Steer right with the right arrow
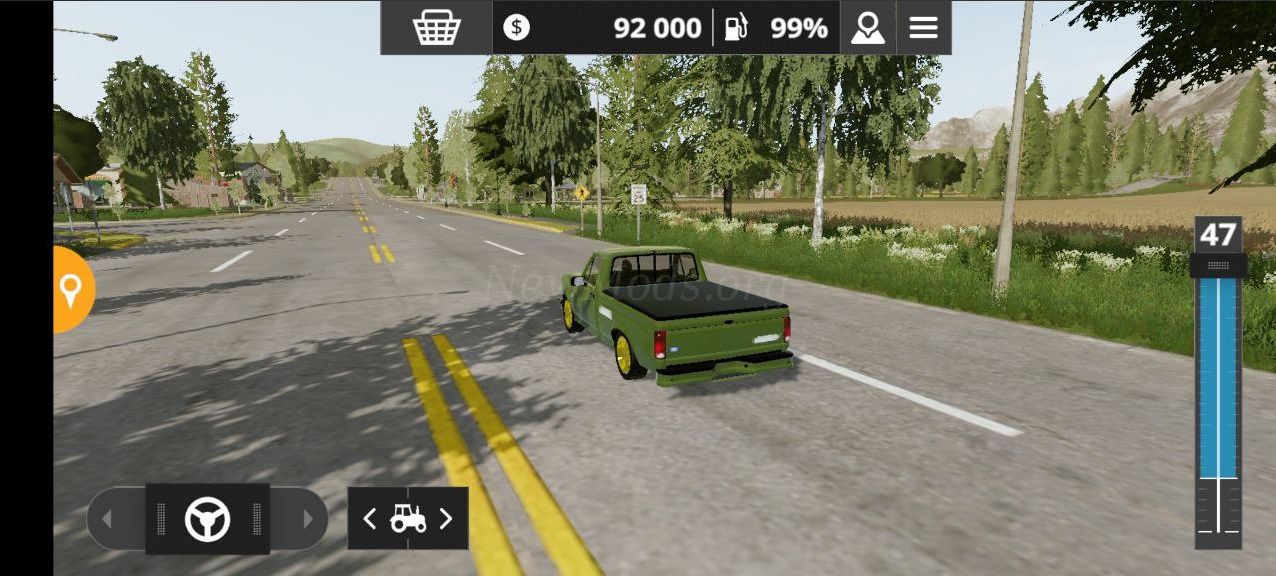Screen dimensions: 1276x576 (308, 519)
